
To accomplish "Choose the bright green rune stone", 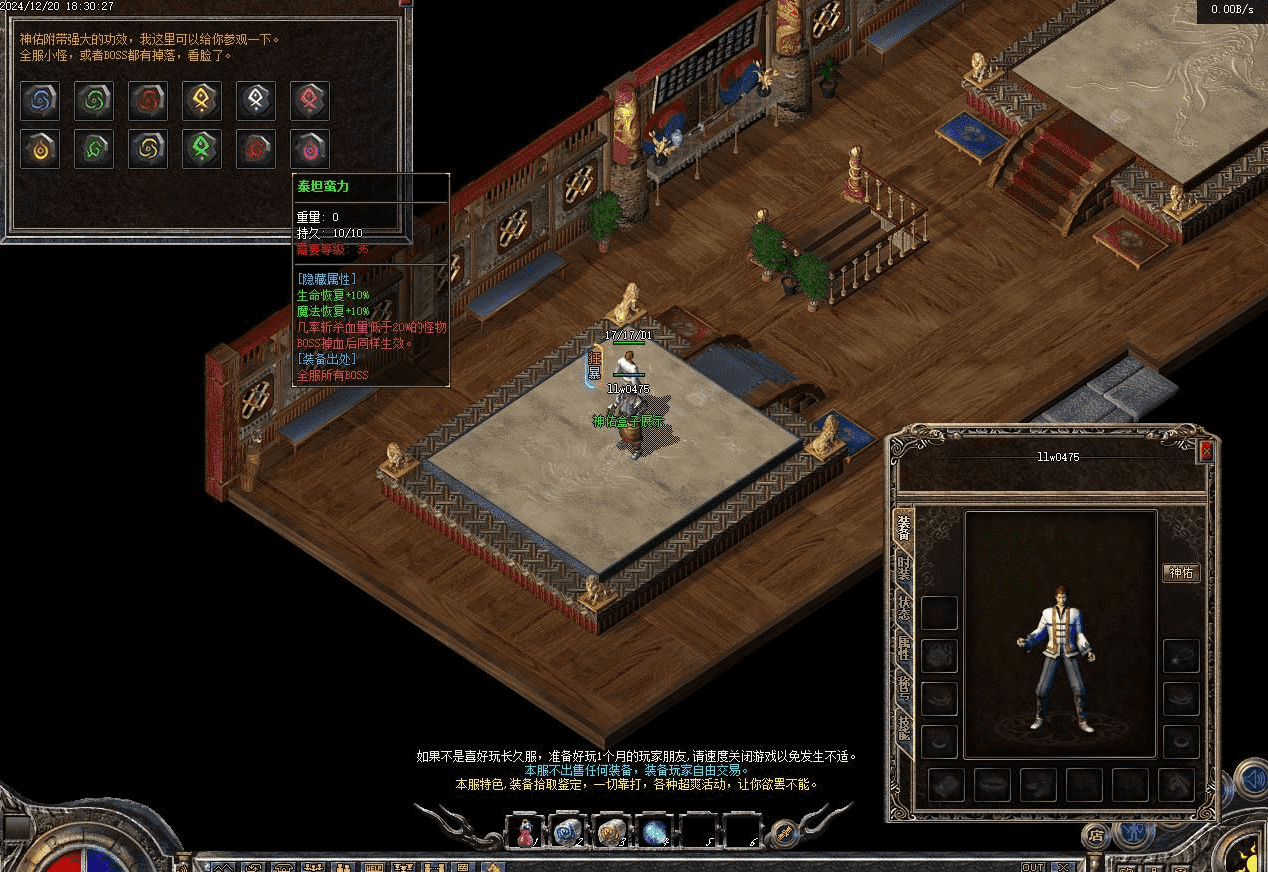I will tap(202, 149).
